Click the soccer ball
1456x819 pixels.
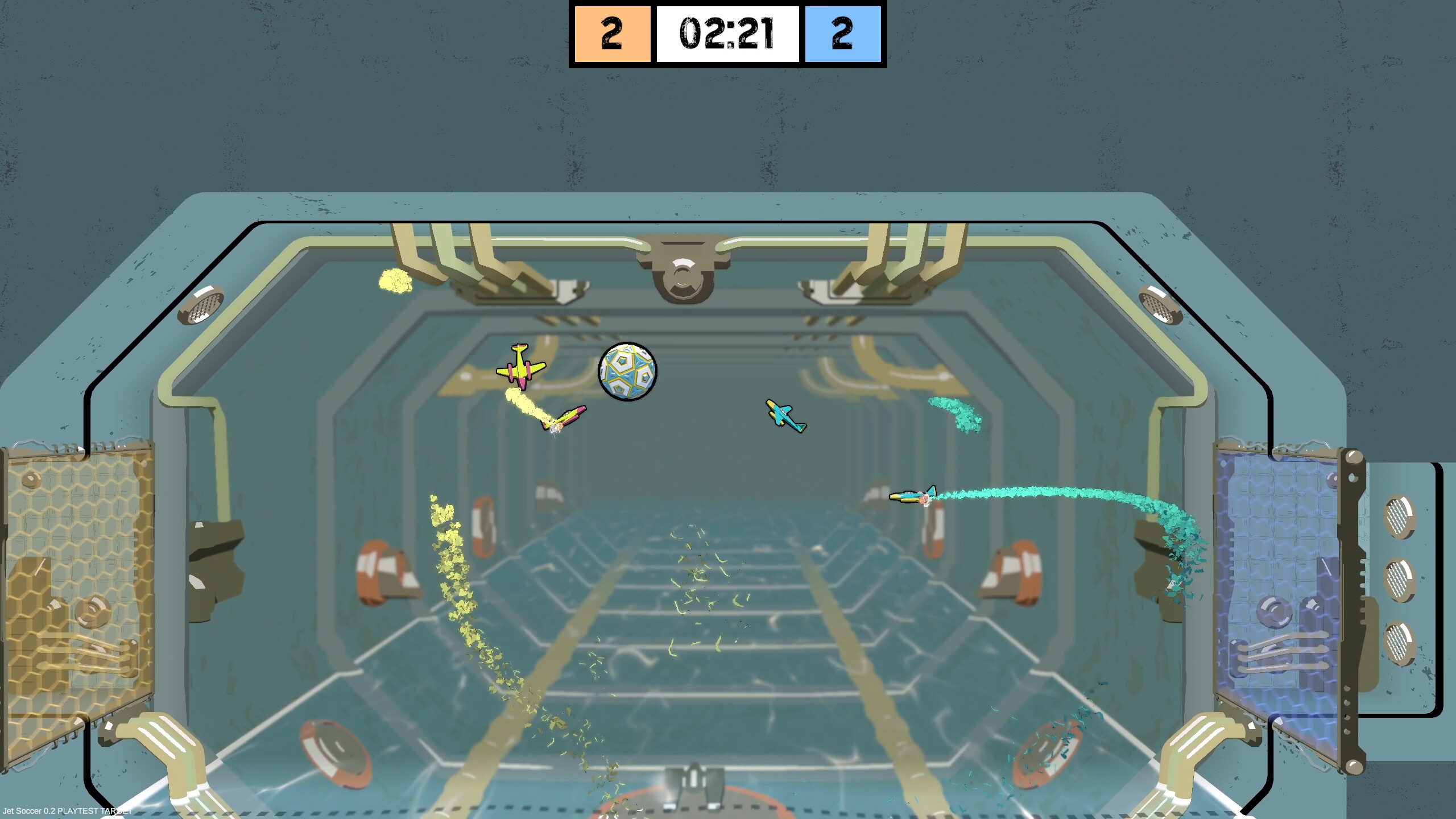tap(627, 373)
